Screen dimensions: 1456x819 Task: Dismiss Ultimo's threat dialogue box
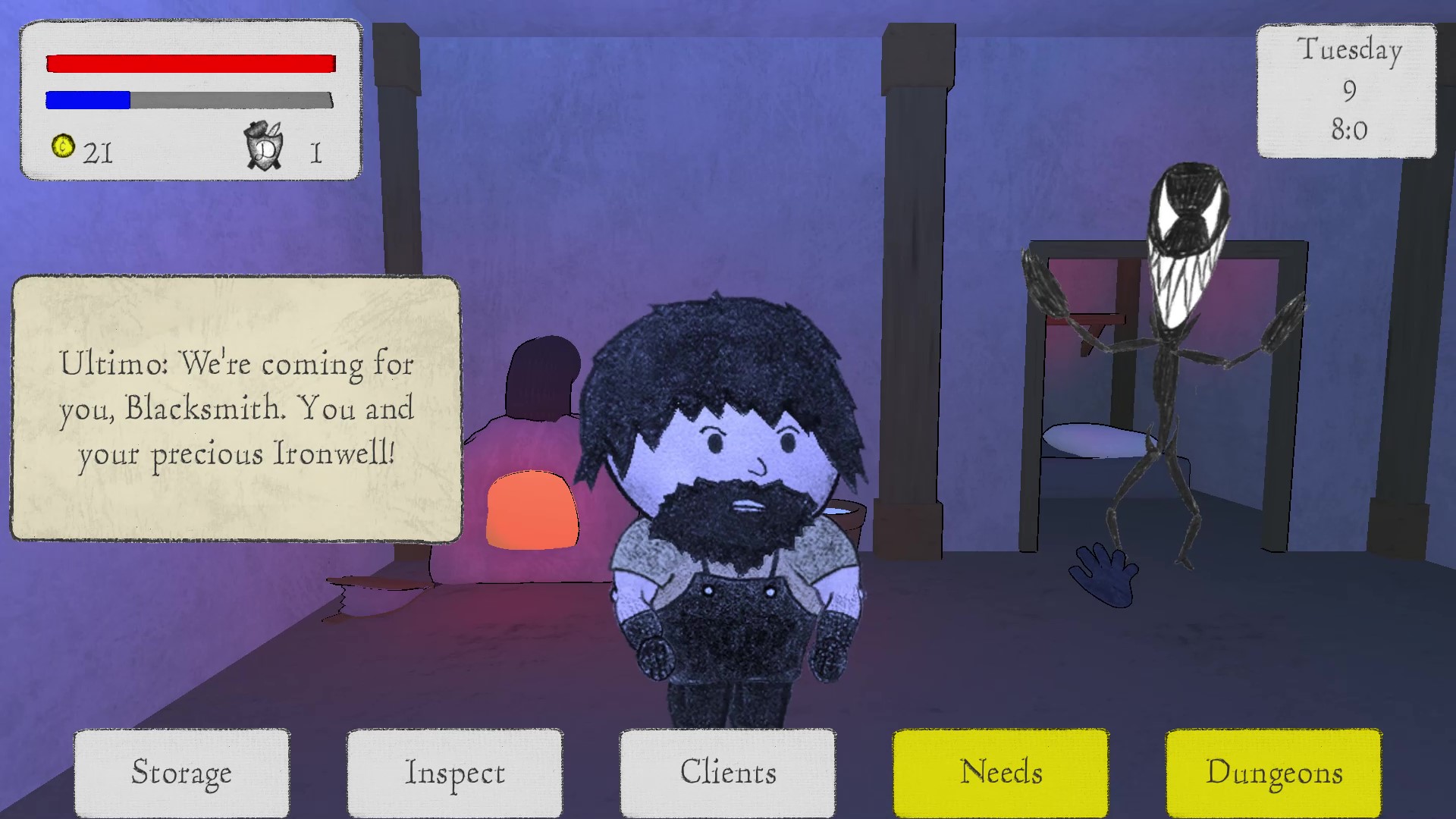[x=237, y=409]
